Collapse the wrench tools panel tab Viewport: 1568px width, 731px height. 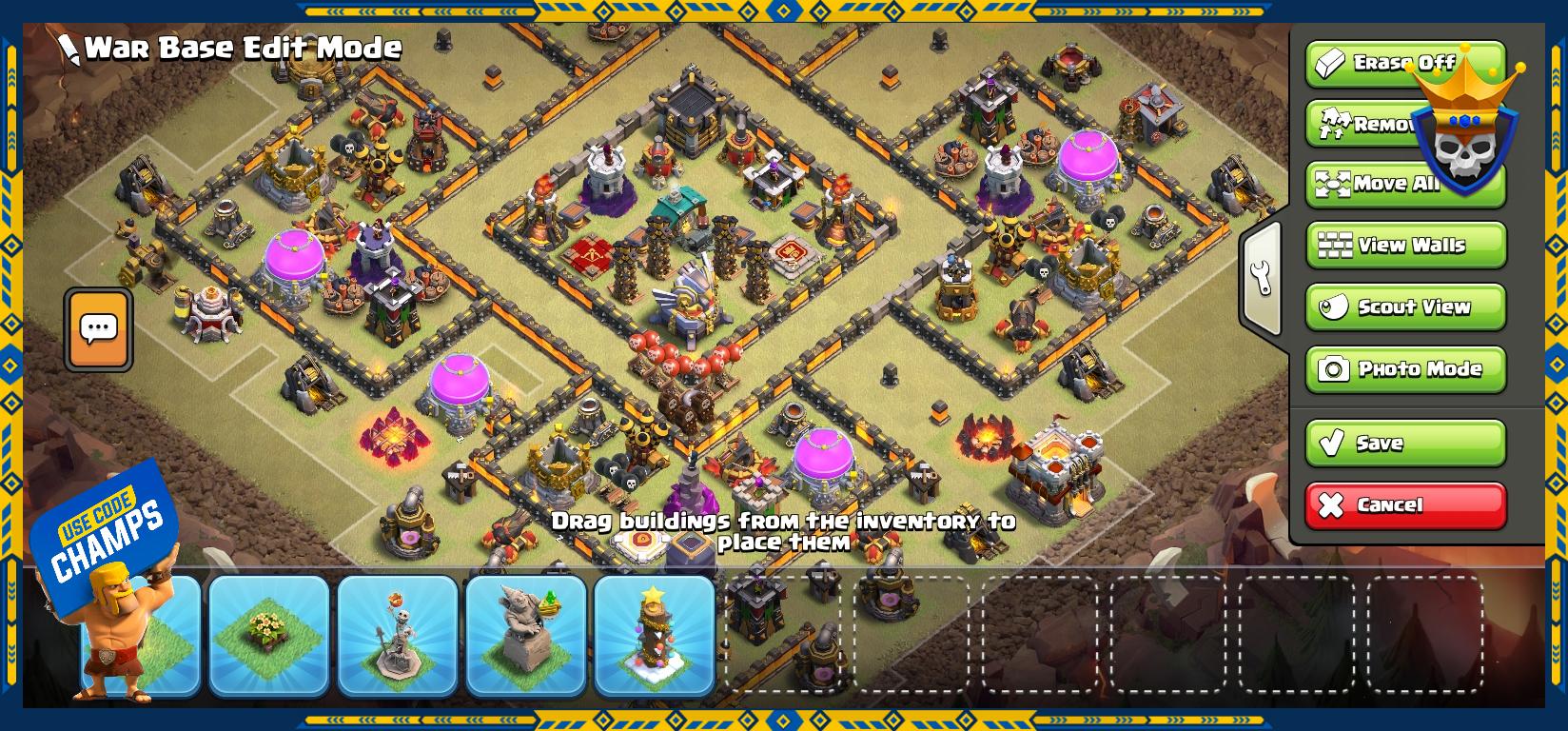[1263, 278]
